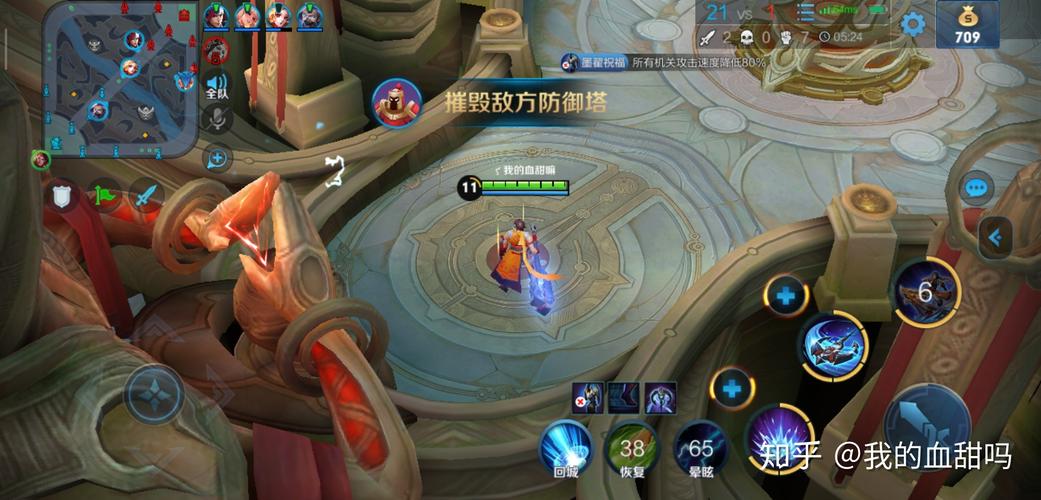The width and height of the screenshot is (1041, 500).
Task: Open the shop via the 709 gold bag
Action: click(967, 26)
